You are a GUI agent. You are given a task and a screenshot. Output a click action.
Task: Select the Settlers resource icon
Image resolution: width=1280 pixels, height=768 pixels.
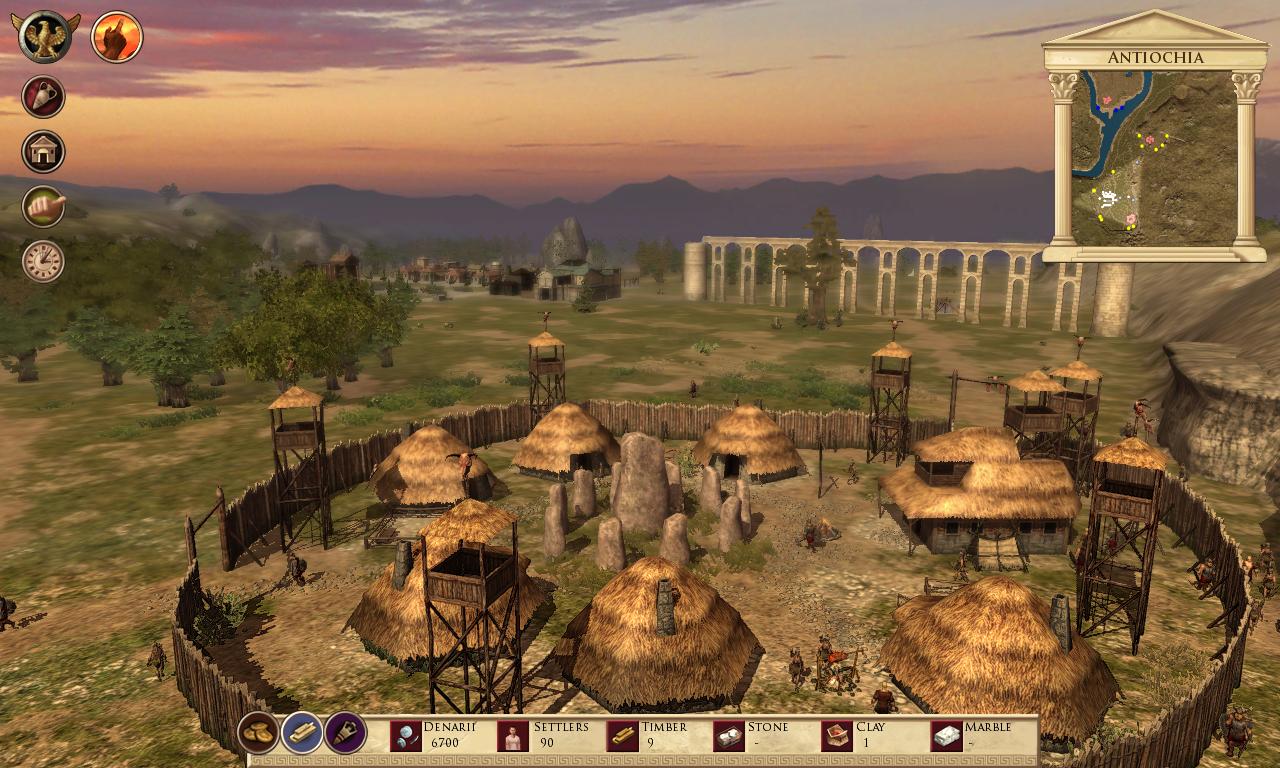pyautogui.click(x=513, y=736)
